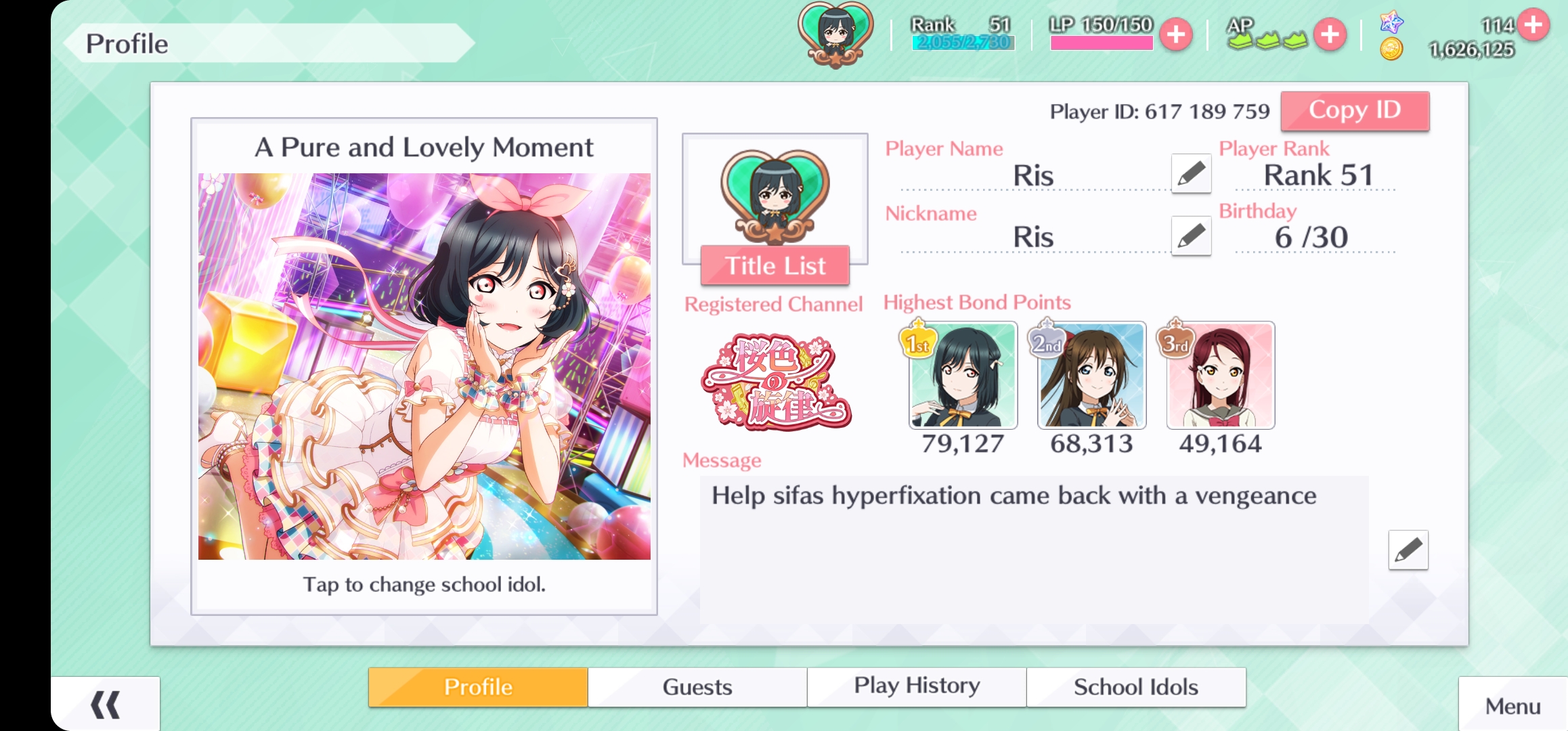
Task: Tap the school idol card to change it
Action: point(424,366)
